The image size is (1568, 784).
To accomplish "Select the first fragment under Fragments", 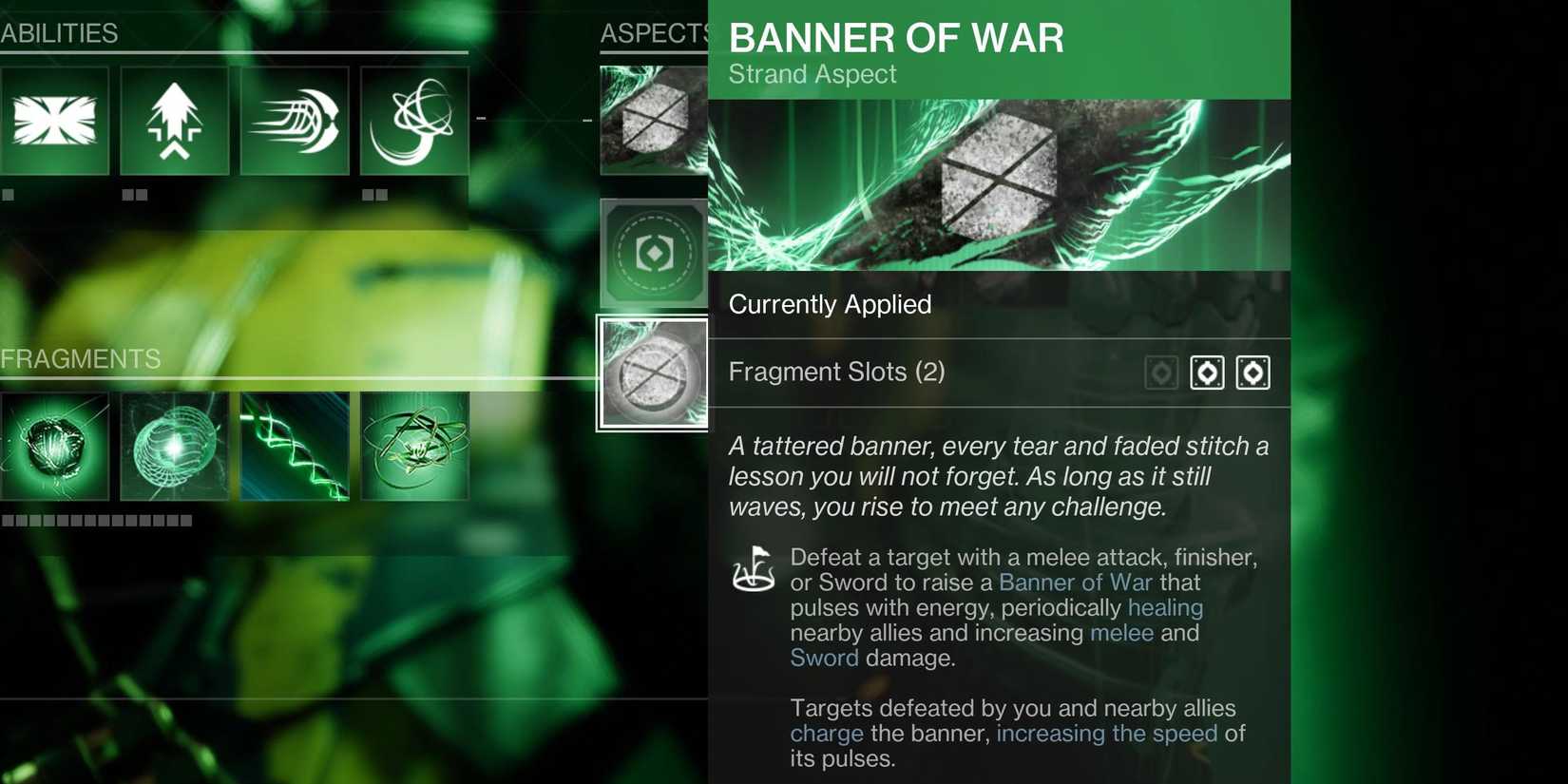I will [x=54, y=446].
